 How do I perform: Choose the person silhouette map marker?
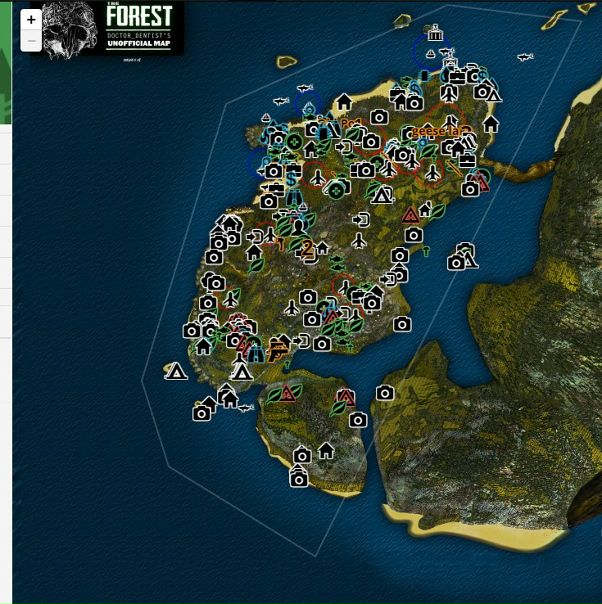click(298, 227)
